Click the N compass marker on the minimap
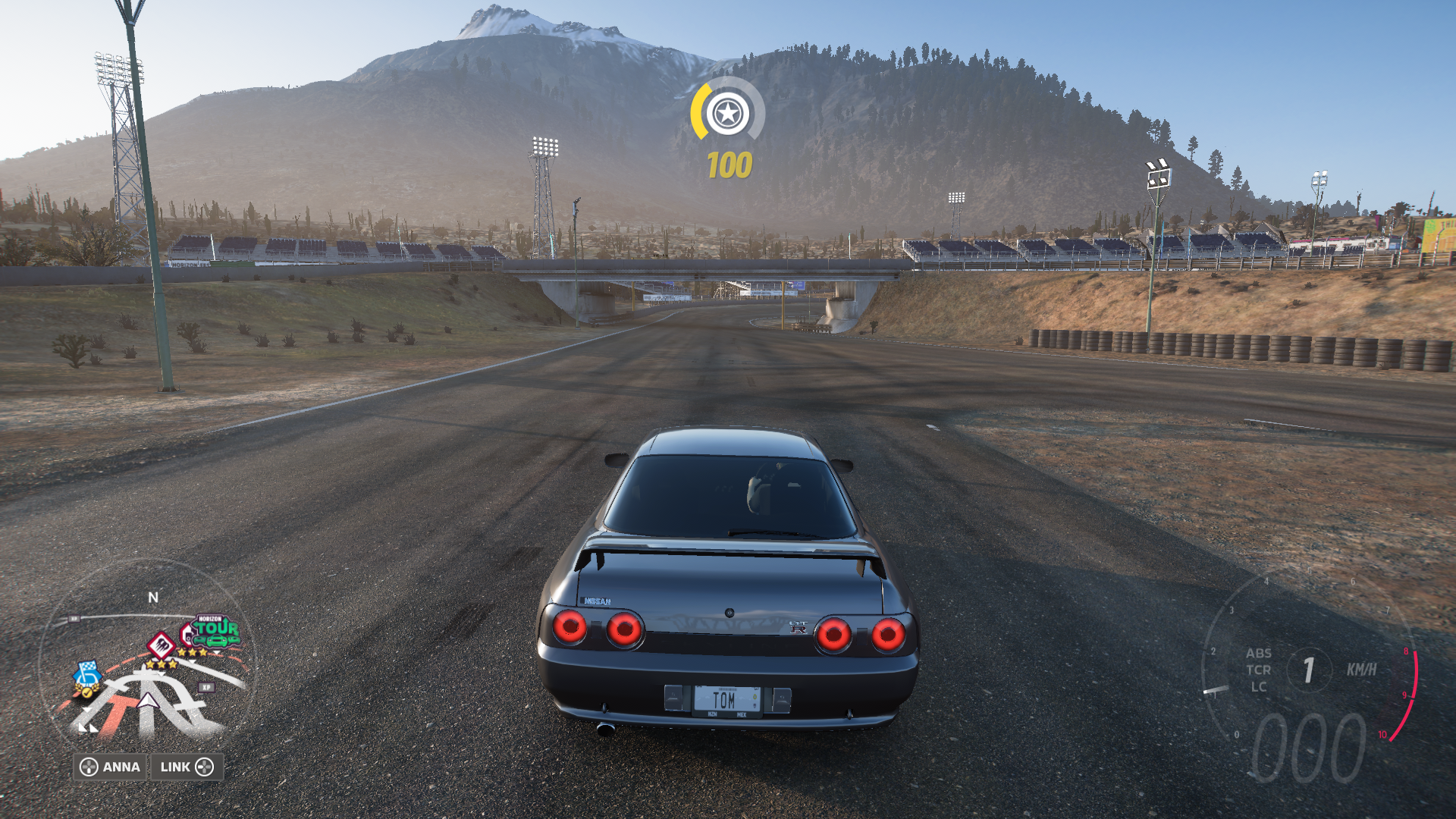 coord(153,597)
